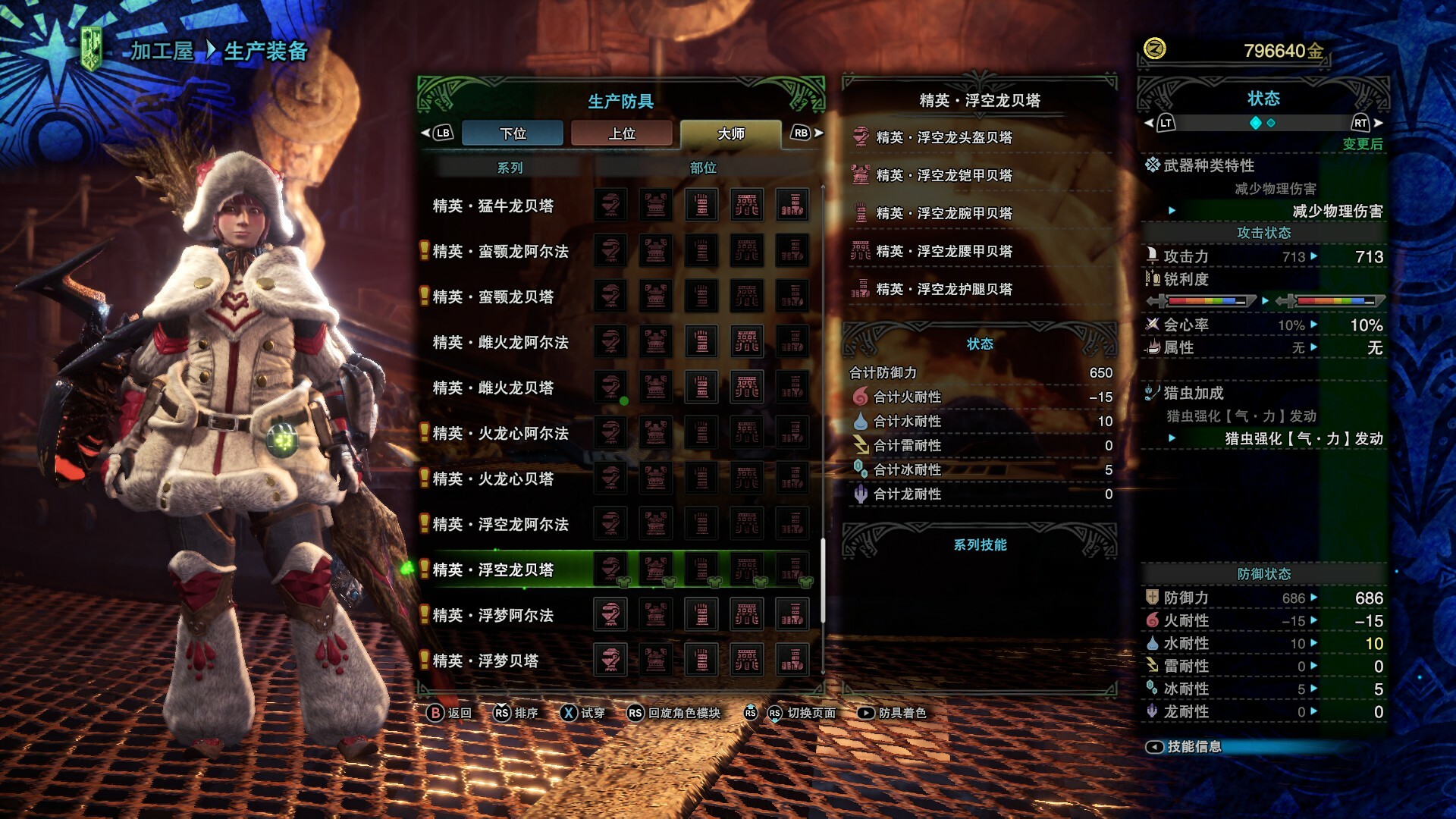Pick the 精英・雌火龙阿尔法 armor series
Image resolution: width=1456 pixels, height=819 pixels.
click(x=500, y=343)
